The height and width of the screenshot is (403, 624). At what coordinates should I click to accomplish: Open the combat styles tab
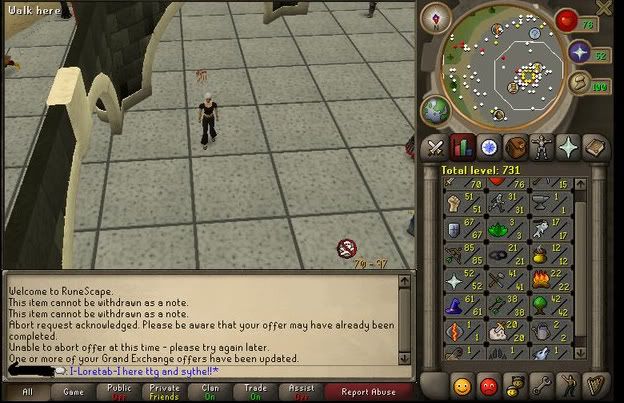pos(436,146)
